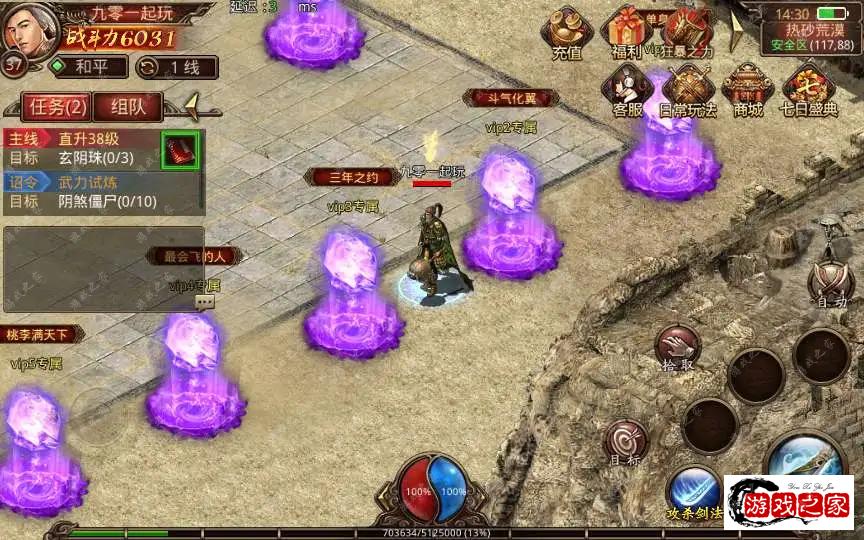This screenshot has height=540, width=864.
Task: Activate the 攻杀剑法 sword skill
Action: [694, 490]
